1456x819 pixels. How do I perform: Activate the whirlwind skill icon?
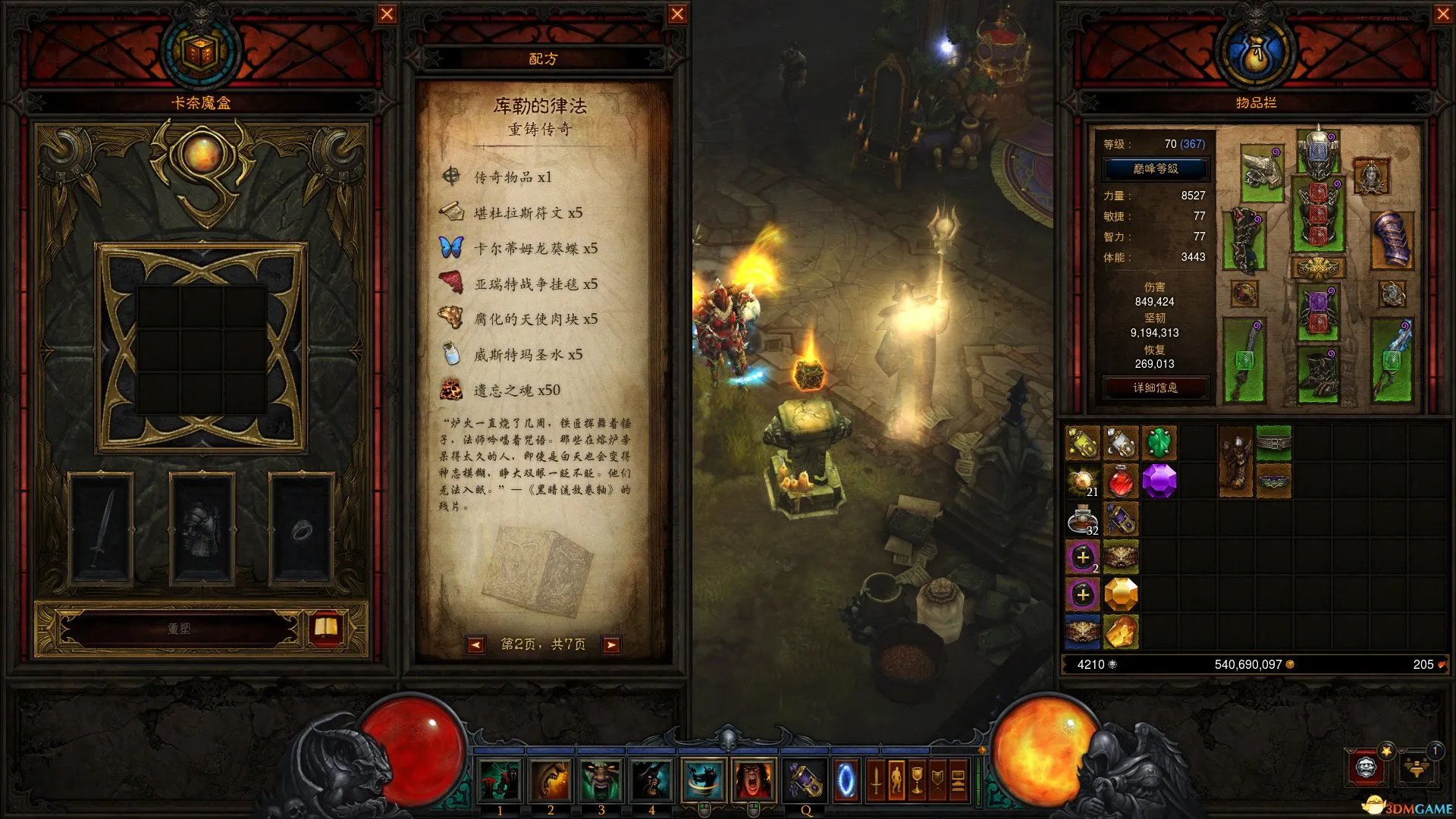click(x=703, y=780)
